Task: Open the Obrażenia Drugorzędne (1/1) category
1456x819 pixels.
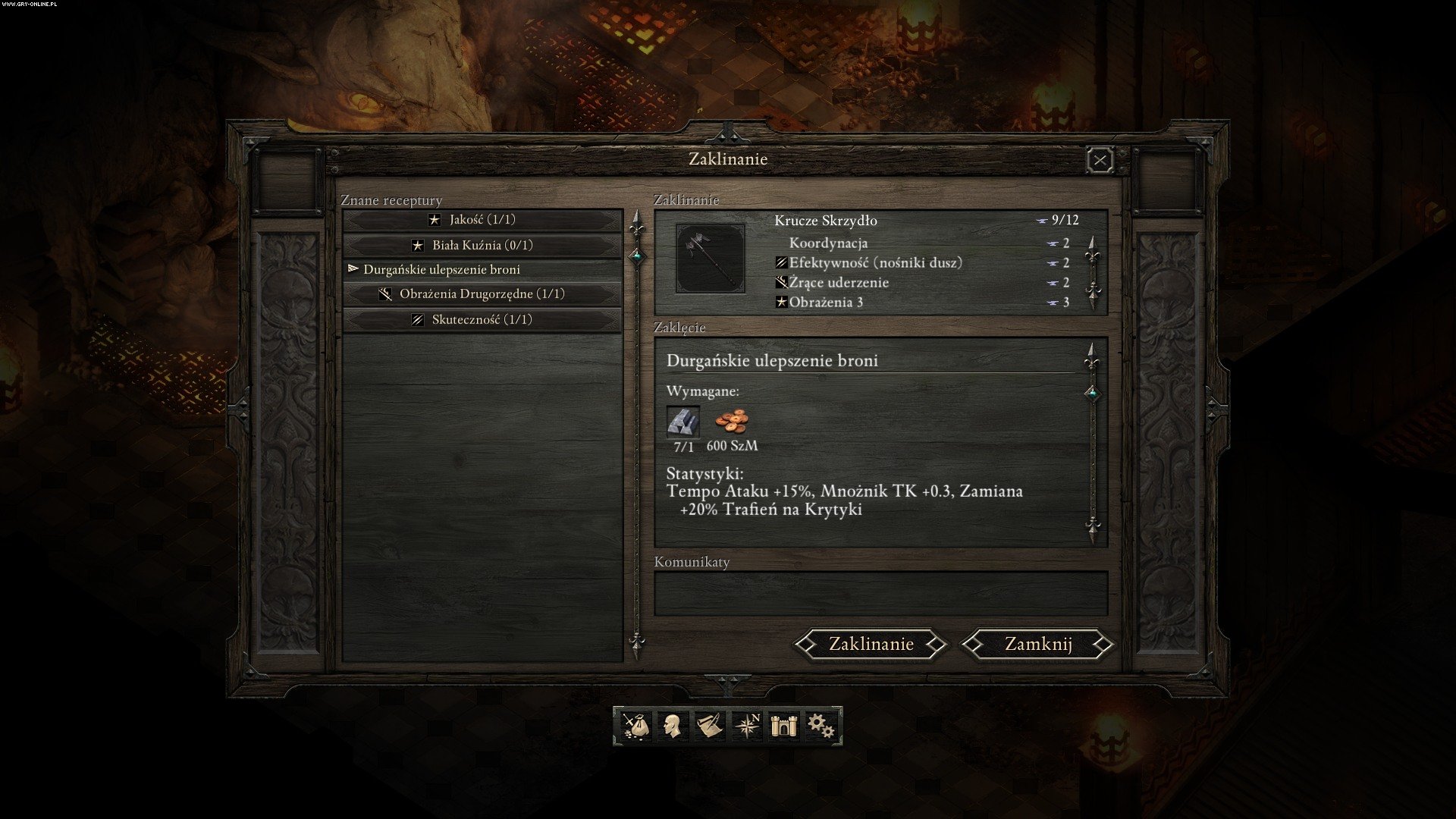Action: pos(482,294)
